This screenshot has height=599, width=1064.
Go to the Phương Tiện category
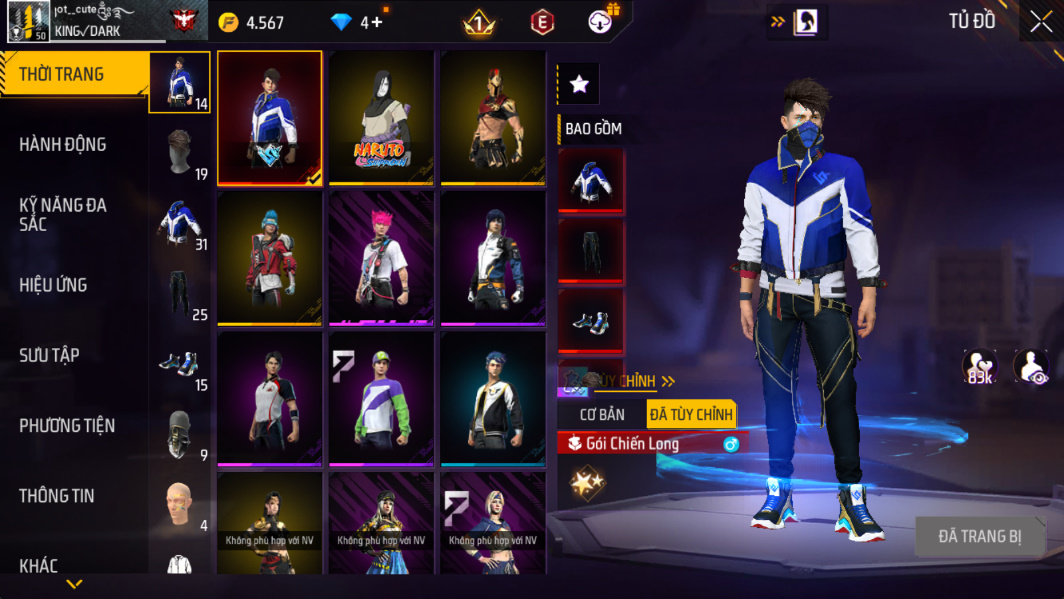pyautogui.click(x=66, y=426)
